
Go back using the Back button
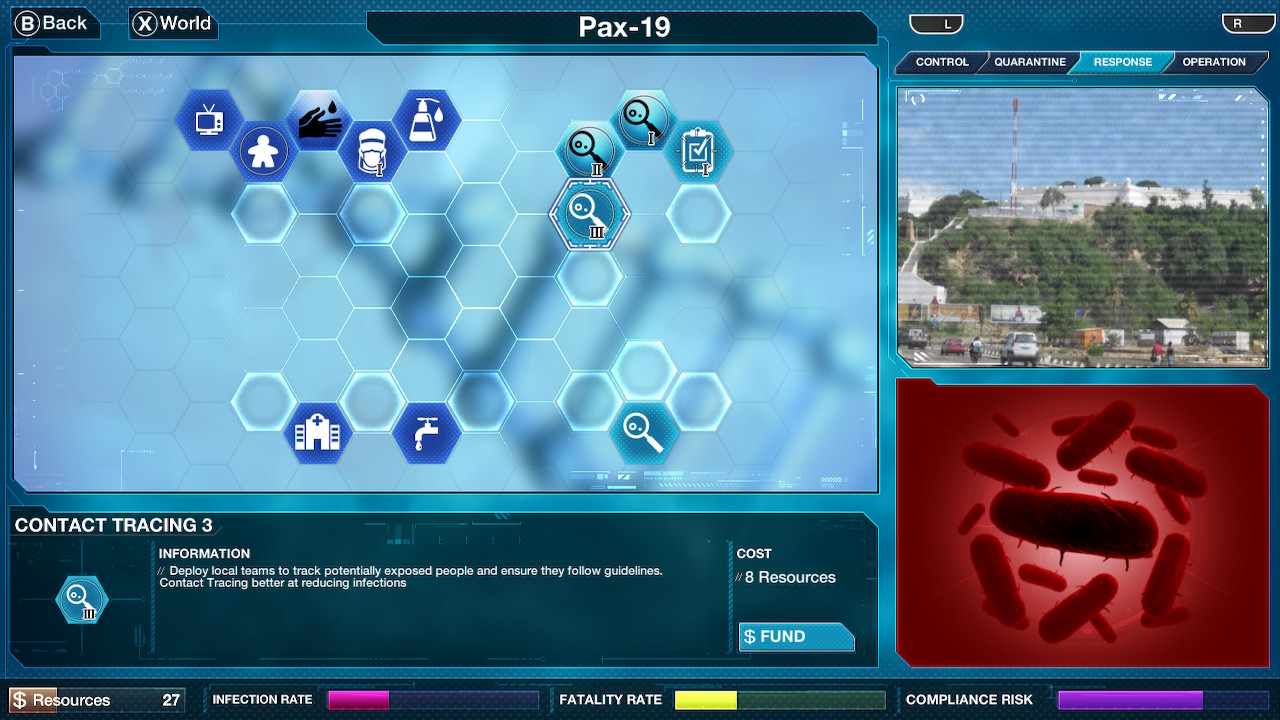54,22
